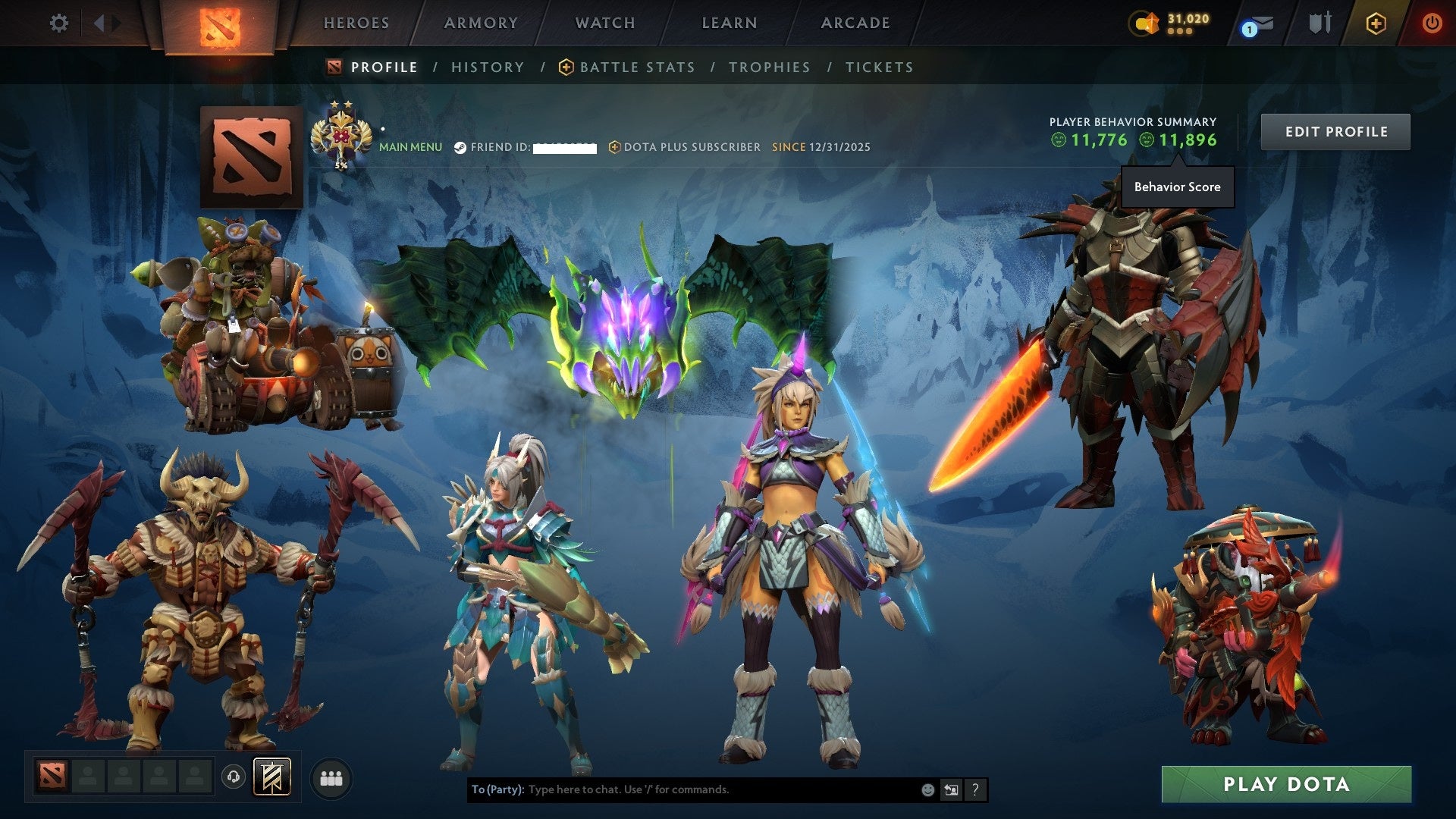This screenshot has width=1456, height=819.
Task: Toggle the chat channel switcher icon
Action: click(x=952, y=789)
